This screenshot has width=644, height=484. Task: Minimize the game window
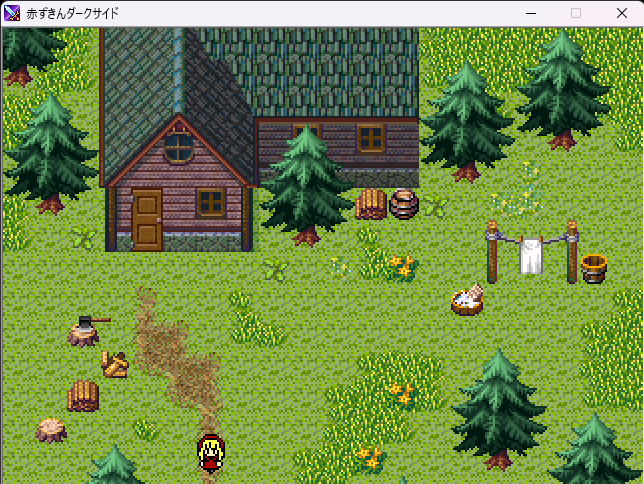click(529, 13)
